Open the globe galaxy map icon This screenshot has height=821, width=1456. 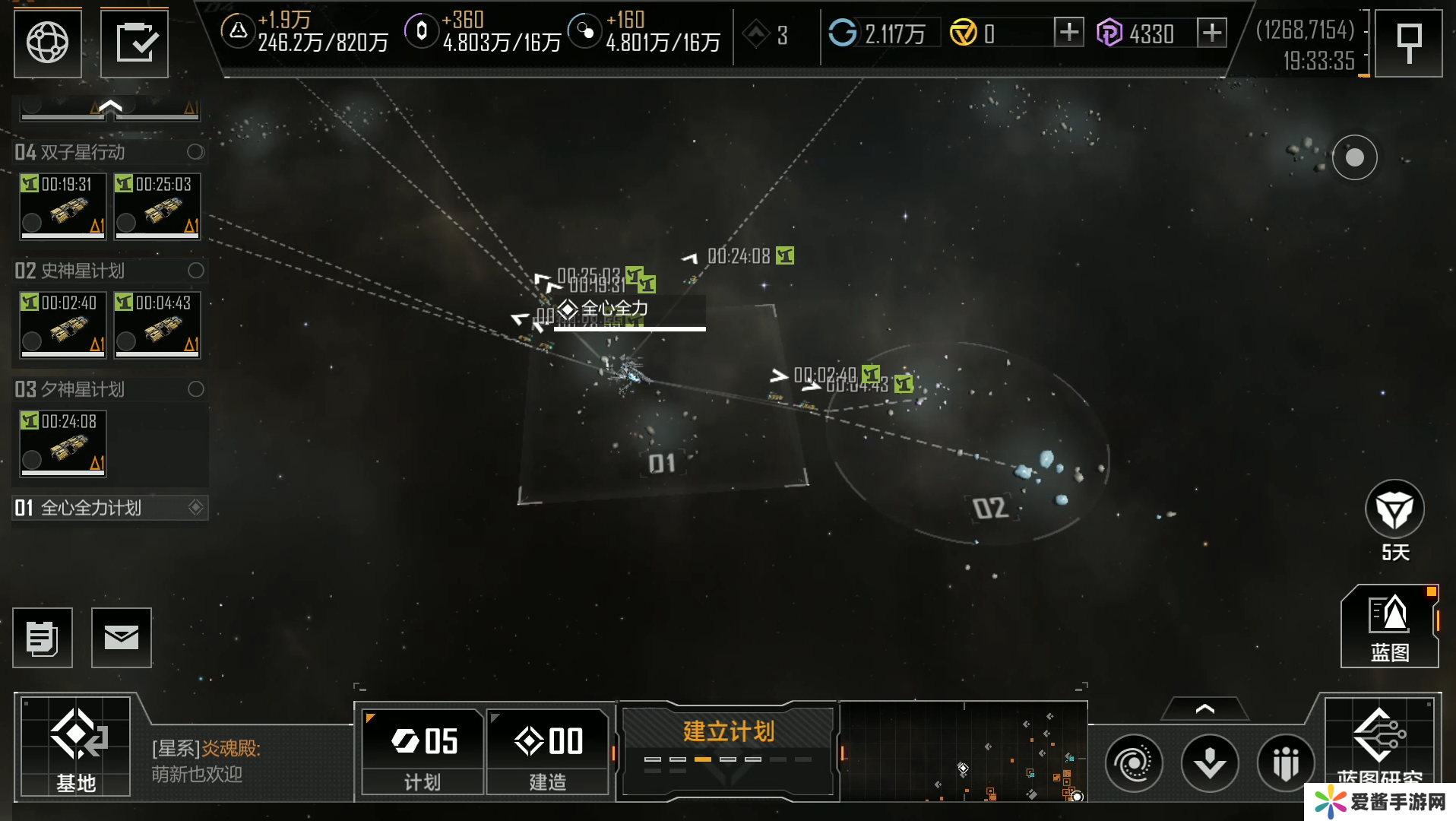coord(47,43)
